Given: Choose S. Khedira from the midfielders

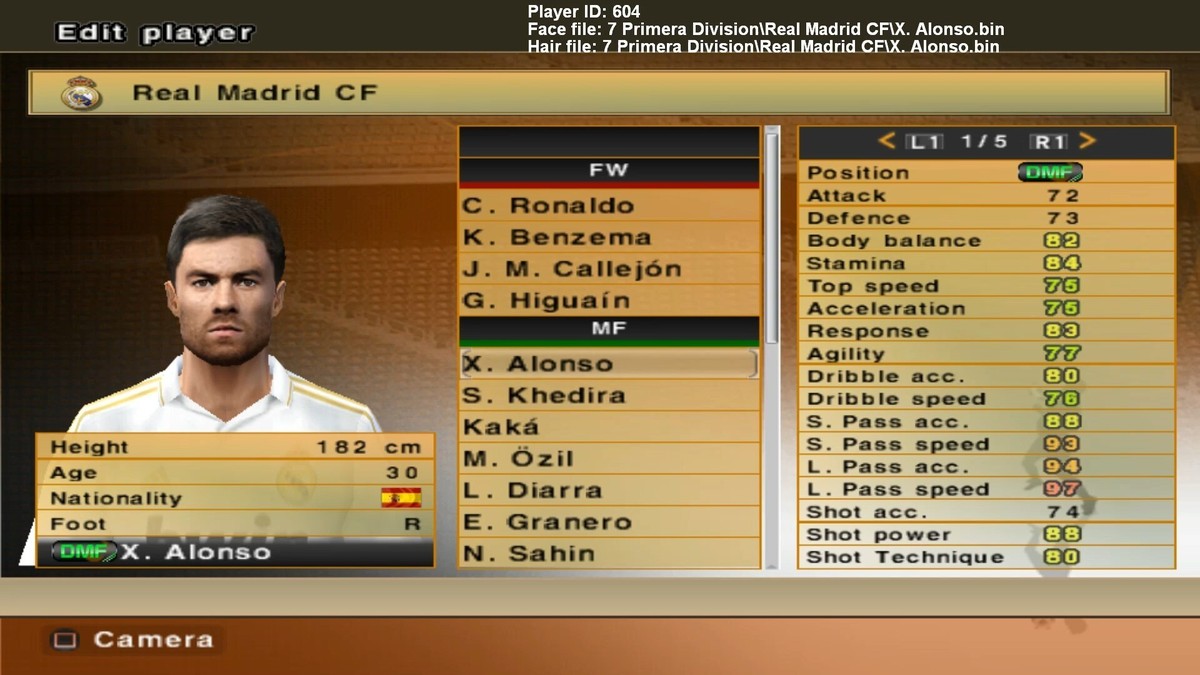Looking at the screenshot, I should (x=608, y=396).
